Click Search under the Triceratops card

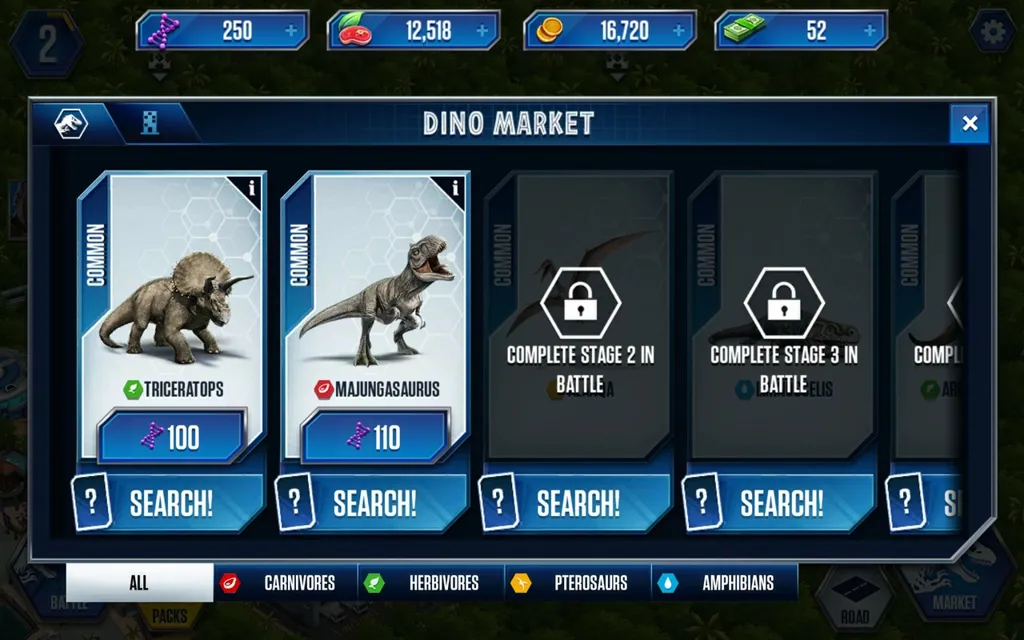tap(170, 503)
